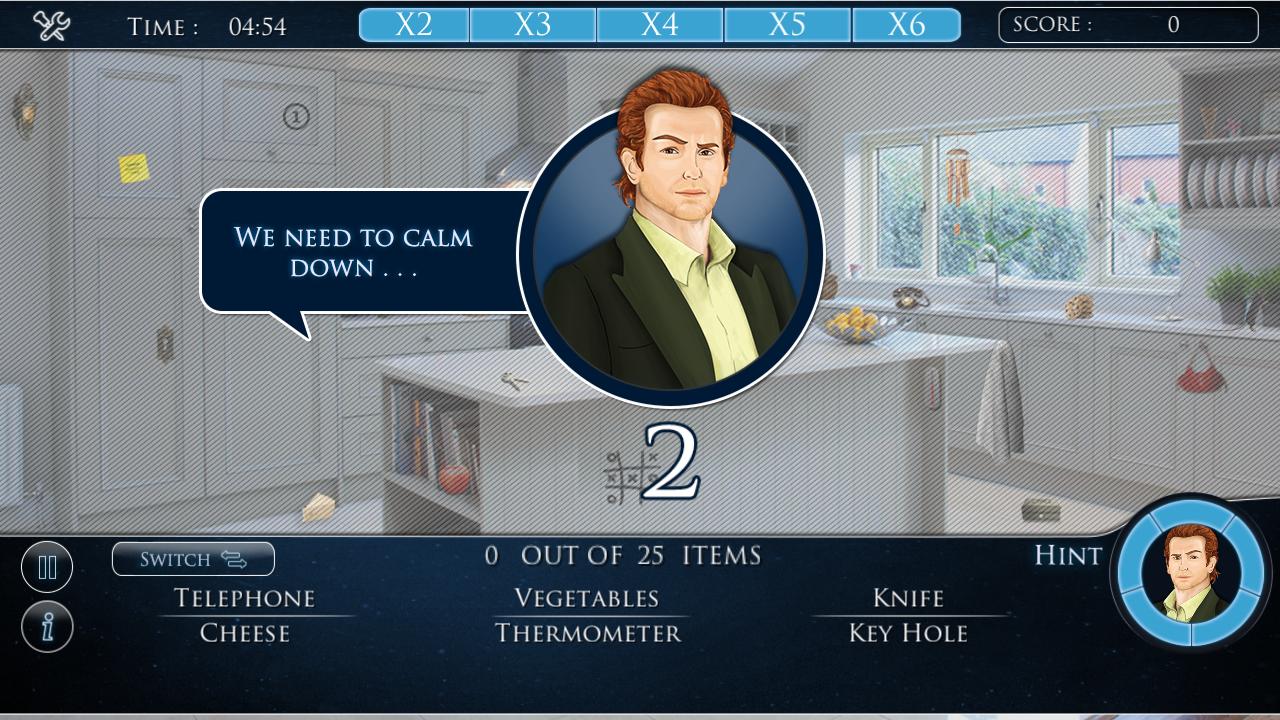Select Cheese from the item list
This screenshot has height=720, width=1280.
click(244, 632)
